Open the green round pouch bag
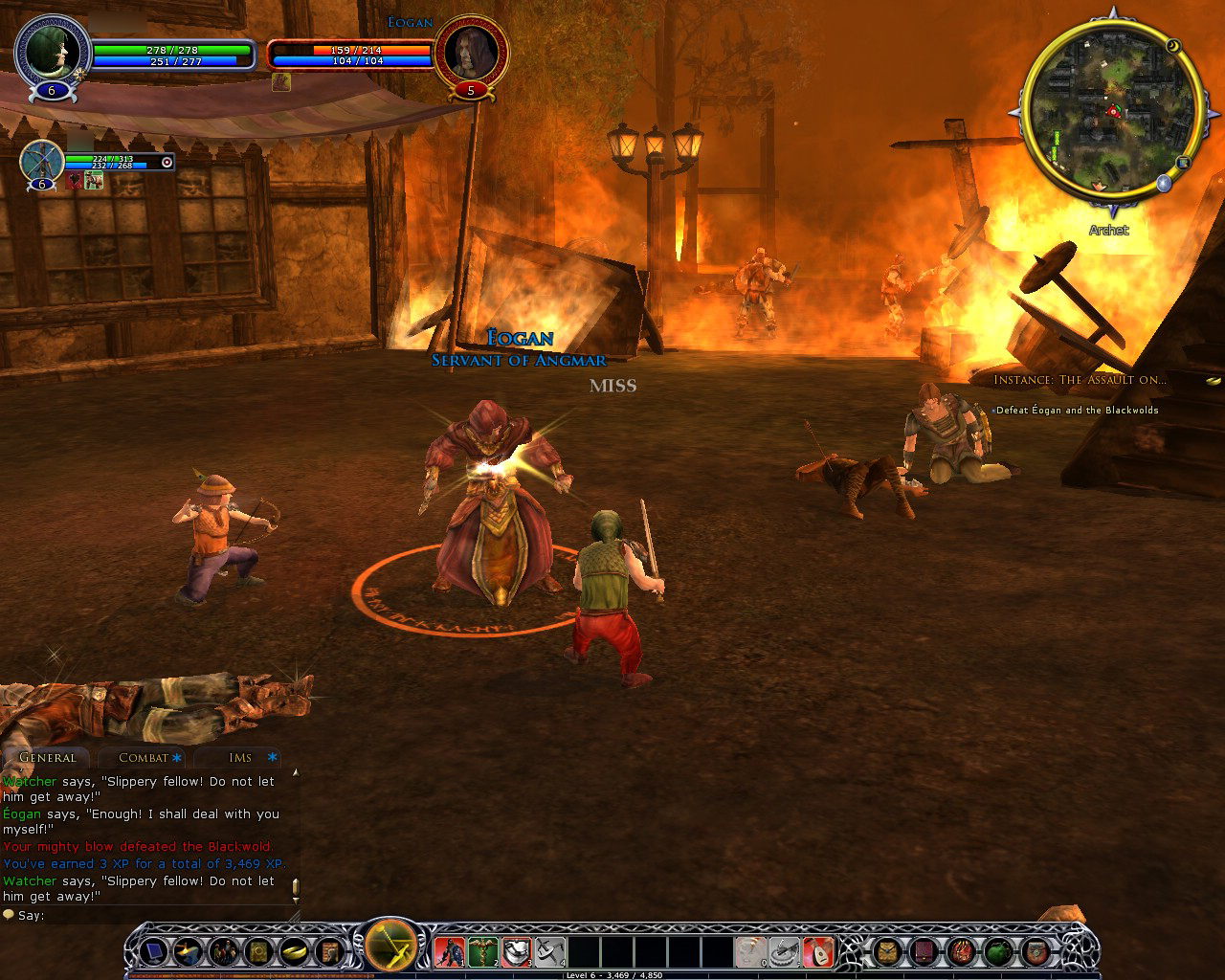Image resolution: width=1225 pixels, height=980 pixels. coord(998,951)
